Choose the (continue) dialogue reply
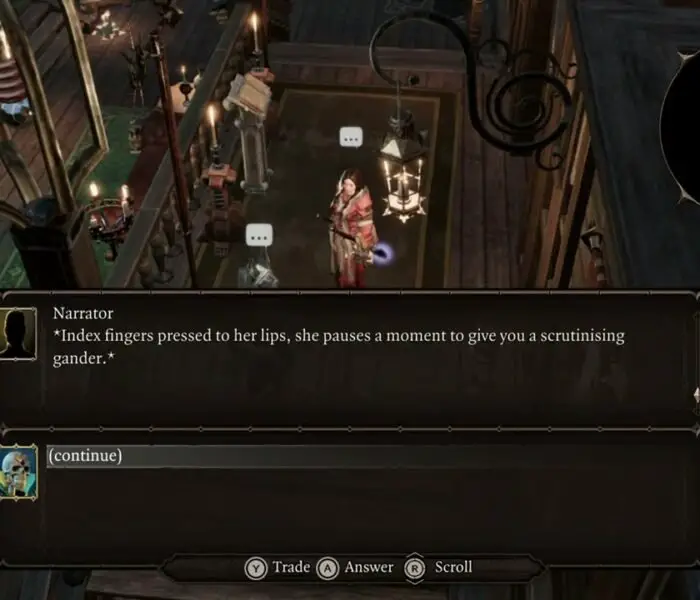700x600 pixels. click(x=86, y=456)
